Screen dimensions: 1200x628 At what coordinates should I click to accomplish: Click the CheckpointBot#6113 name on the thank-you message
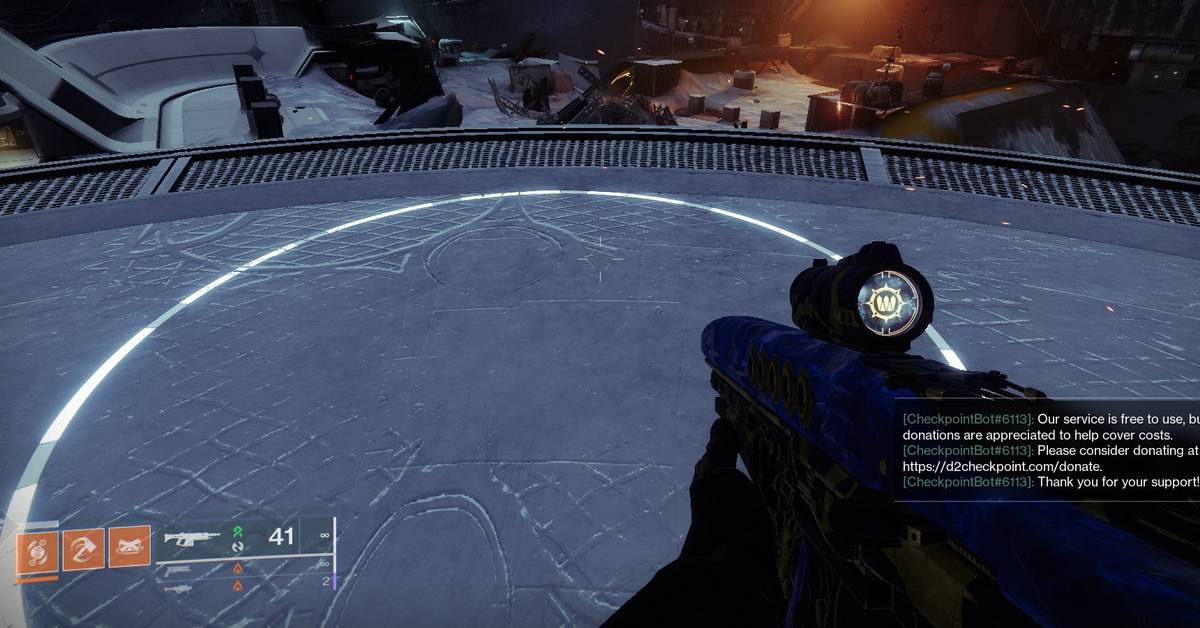tap(967, 482)
